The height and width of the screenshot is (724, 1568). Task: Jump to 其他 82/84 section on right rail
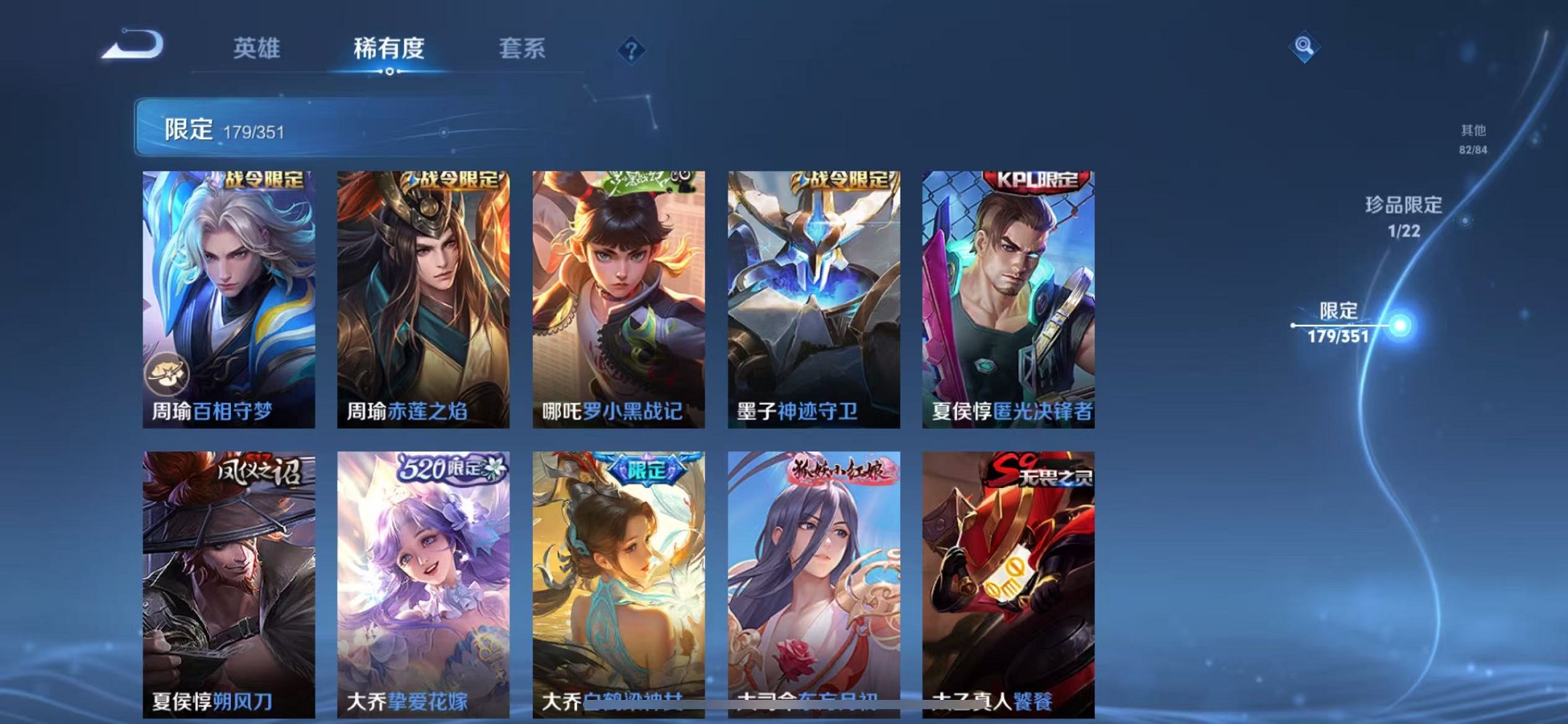1472,138
